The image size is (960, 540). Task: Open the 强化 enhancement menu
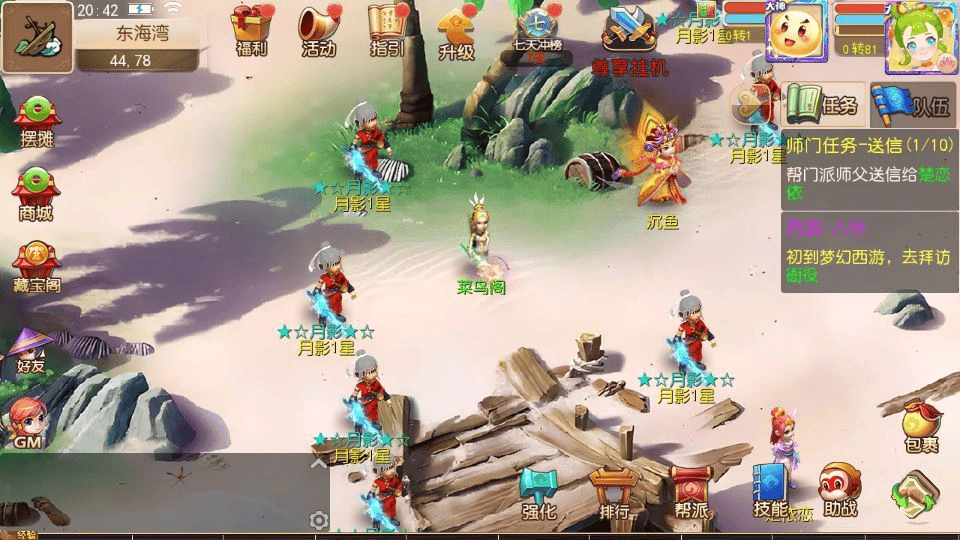538,492
